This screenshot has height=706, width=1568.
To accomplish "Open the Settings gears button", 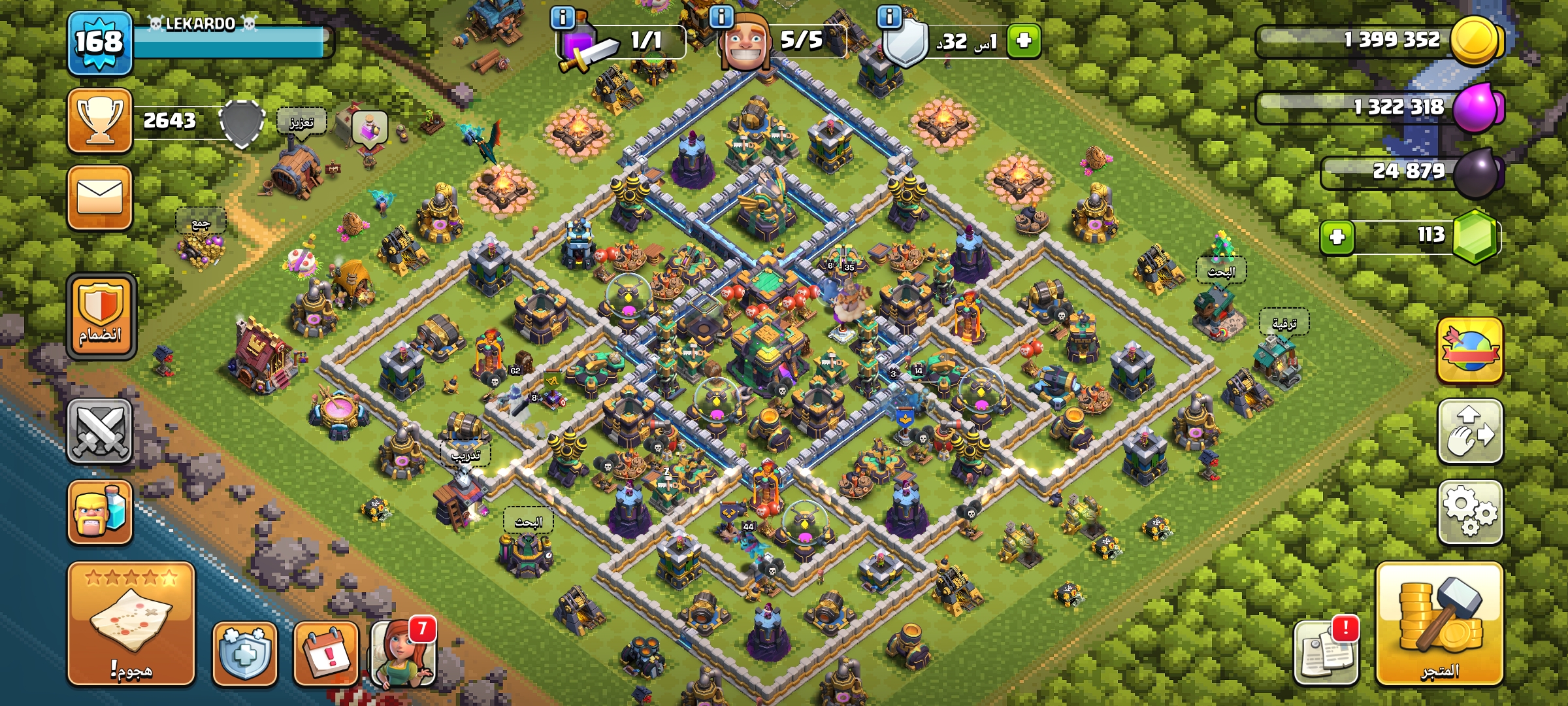I will (x=1470, y=512).
